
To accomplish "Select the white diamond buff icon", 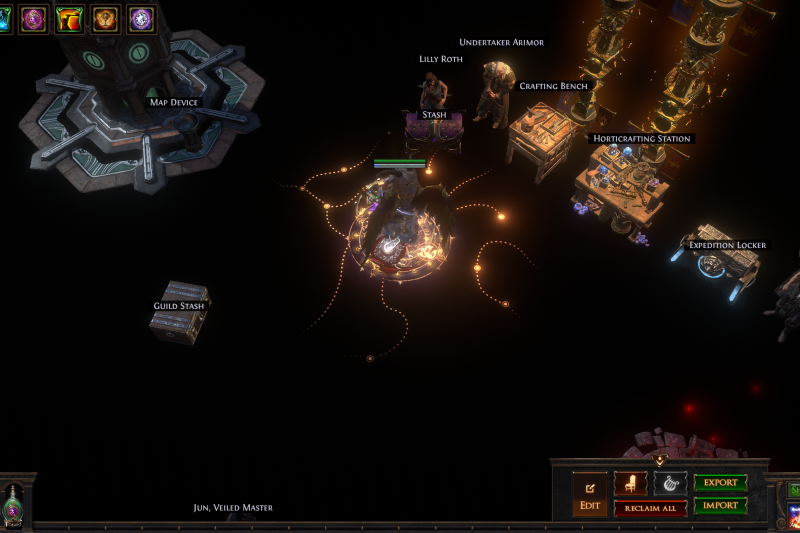I will click(x=142, y=19).
